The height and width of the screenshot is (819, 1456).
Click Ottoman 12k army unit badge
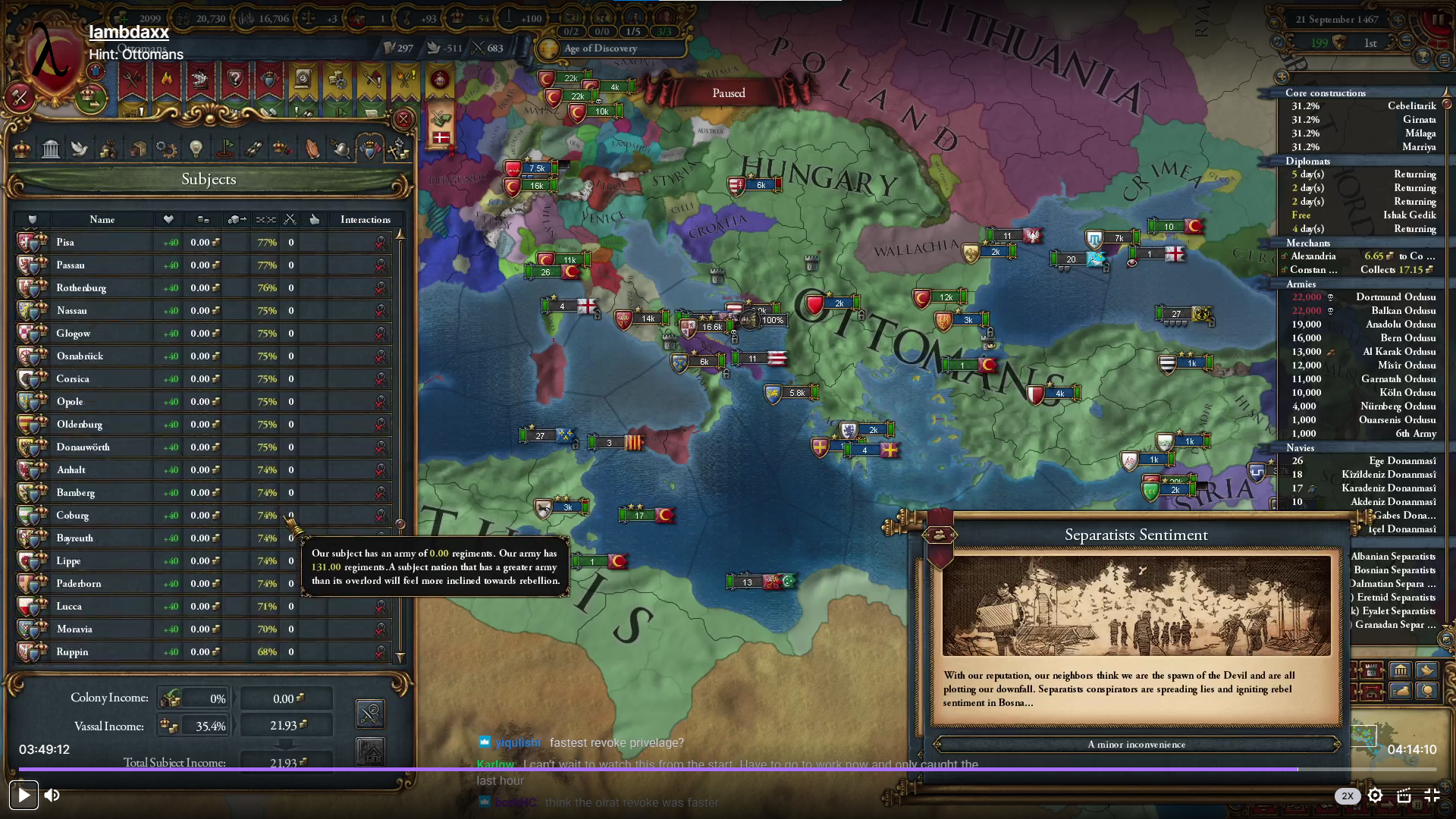tap(945, 297)
